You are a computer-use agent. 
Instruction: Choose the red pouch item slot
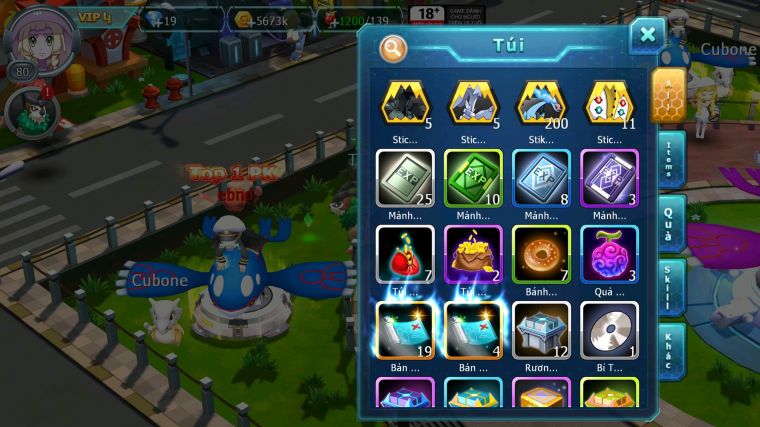[405, 253]
